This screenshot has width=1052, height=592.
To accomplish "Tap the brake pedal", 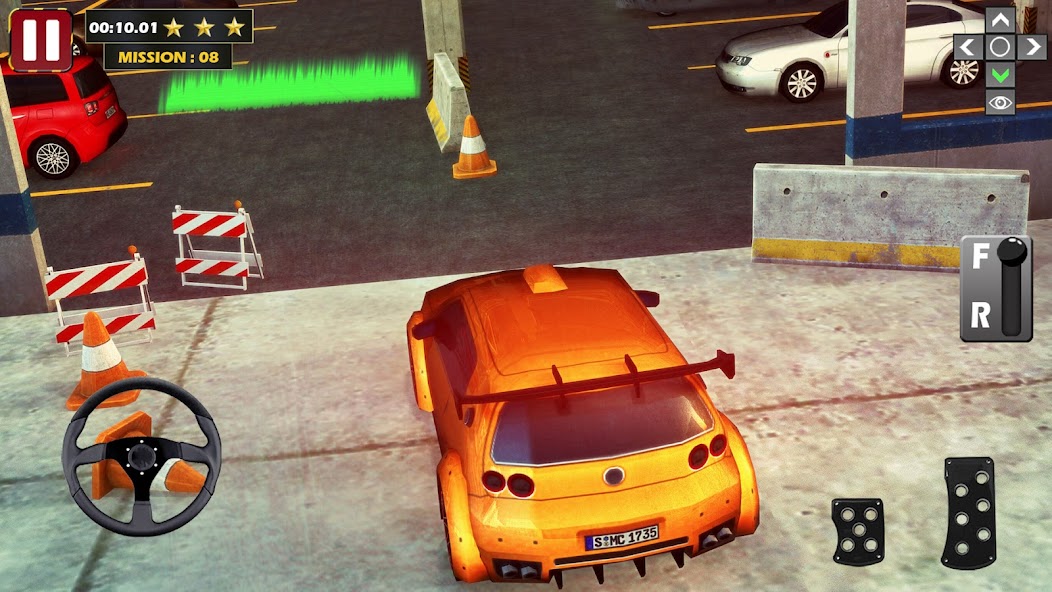I will click(x=857, y=531).
